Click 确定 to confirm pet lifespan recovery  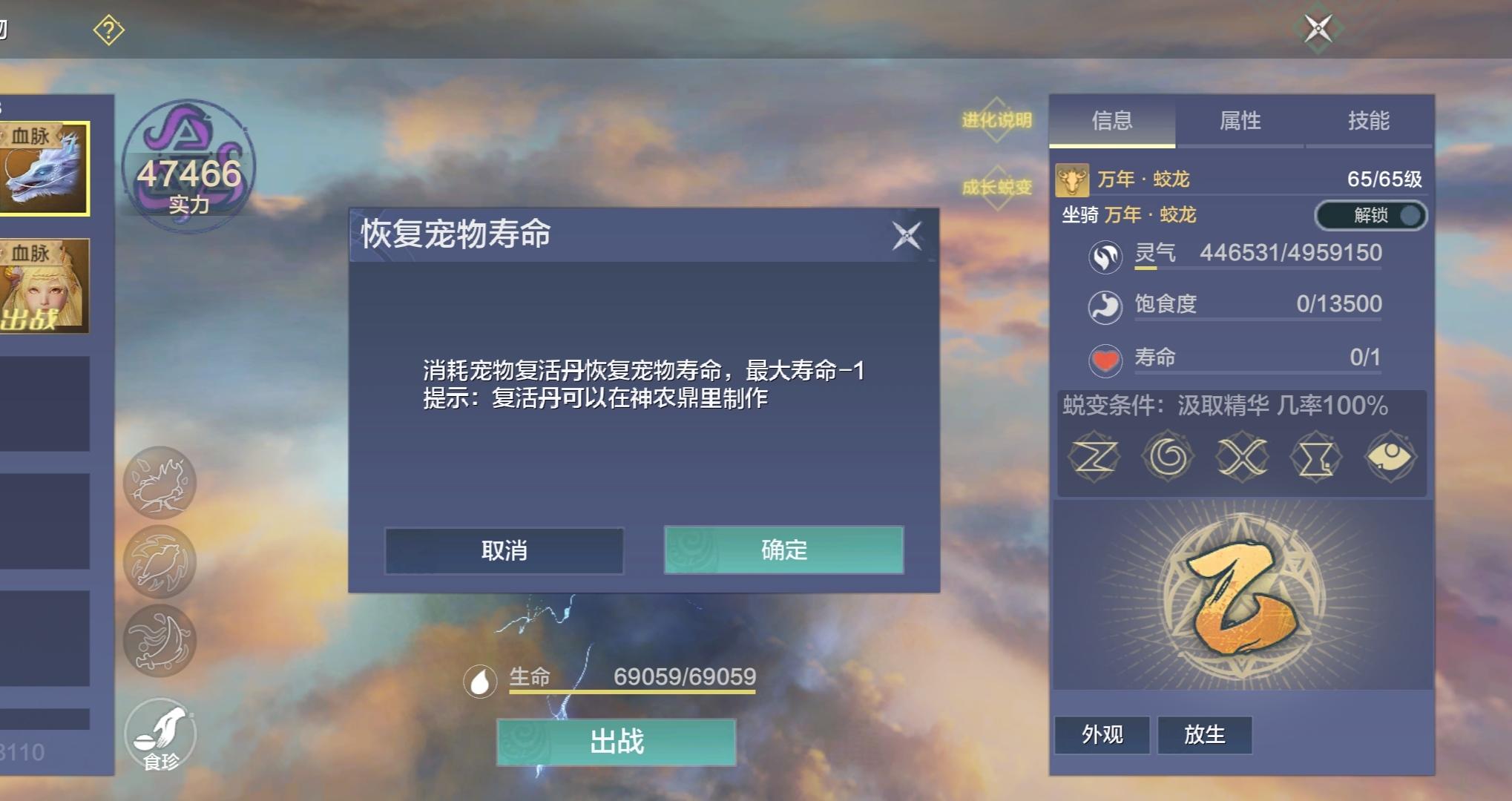coord(783,551)
